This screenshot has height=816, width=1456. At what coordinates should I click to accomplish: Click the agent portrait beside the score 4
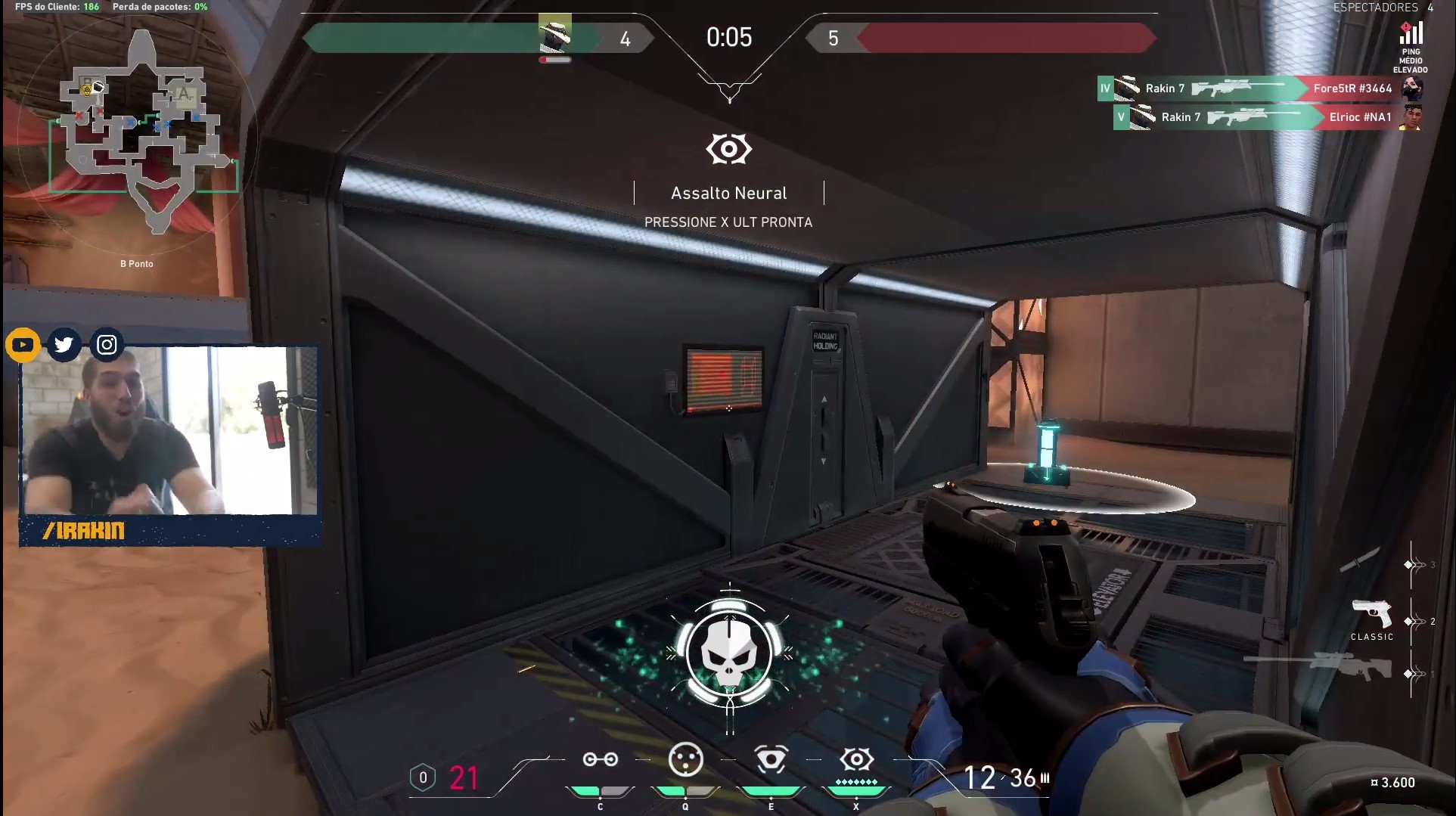click(x=554, y=34)
